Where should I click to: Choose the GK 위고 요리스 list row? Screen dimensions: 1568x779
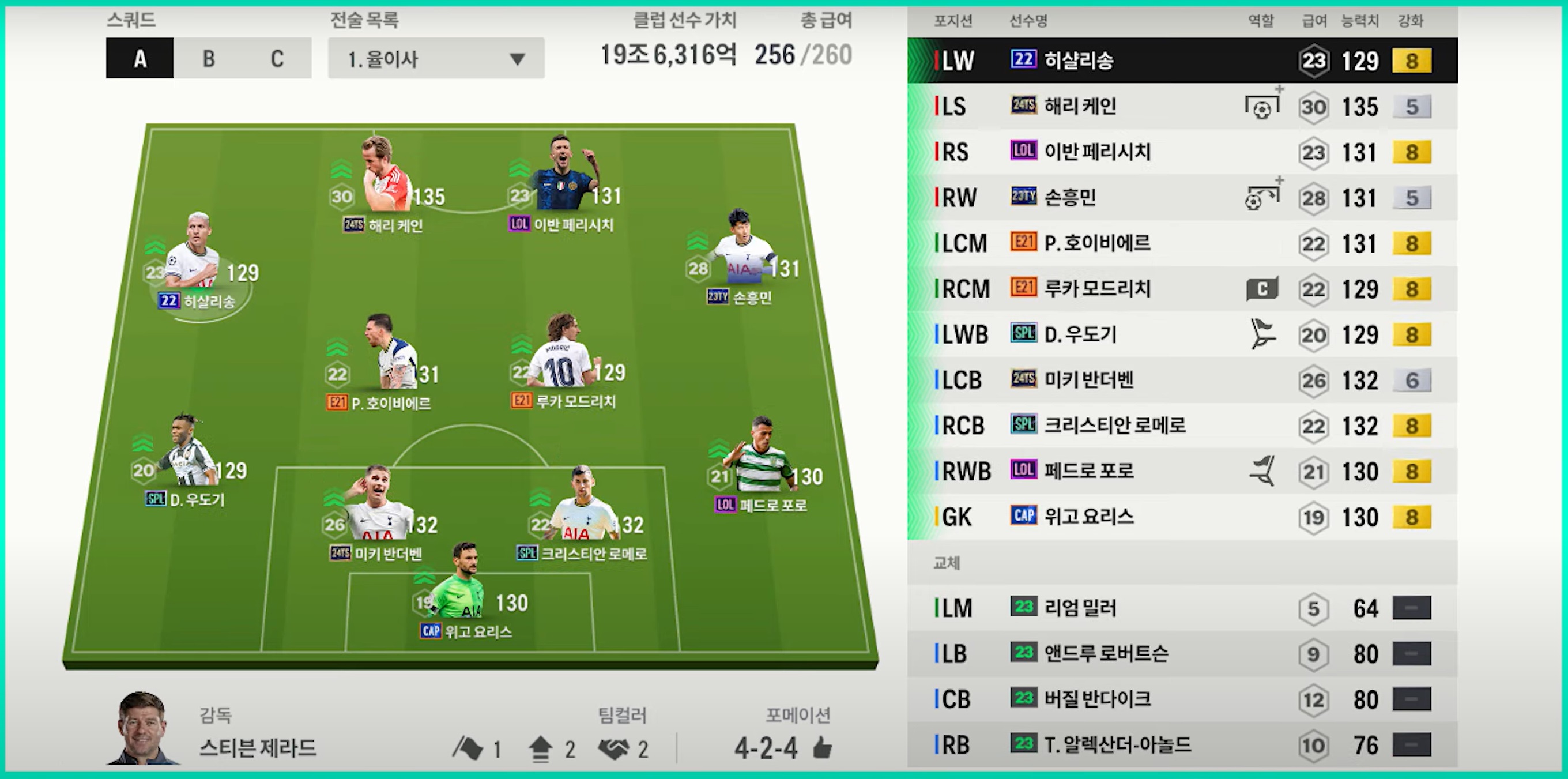[1181, 517]
